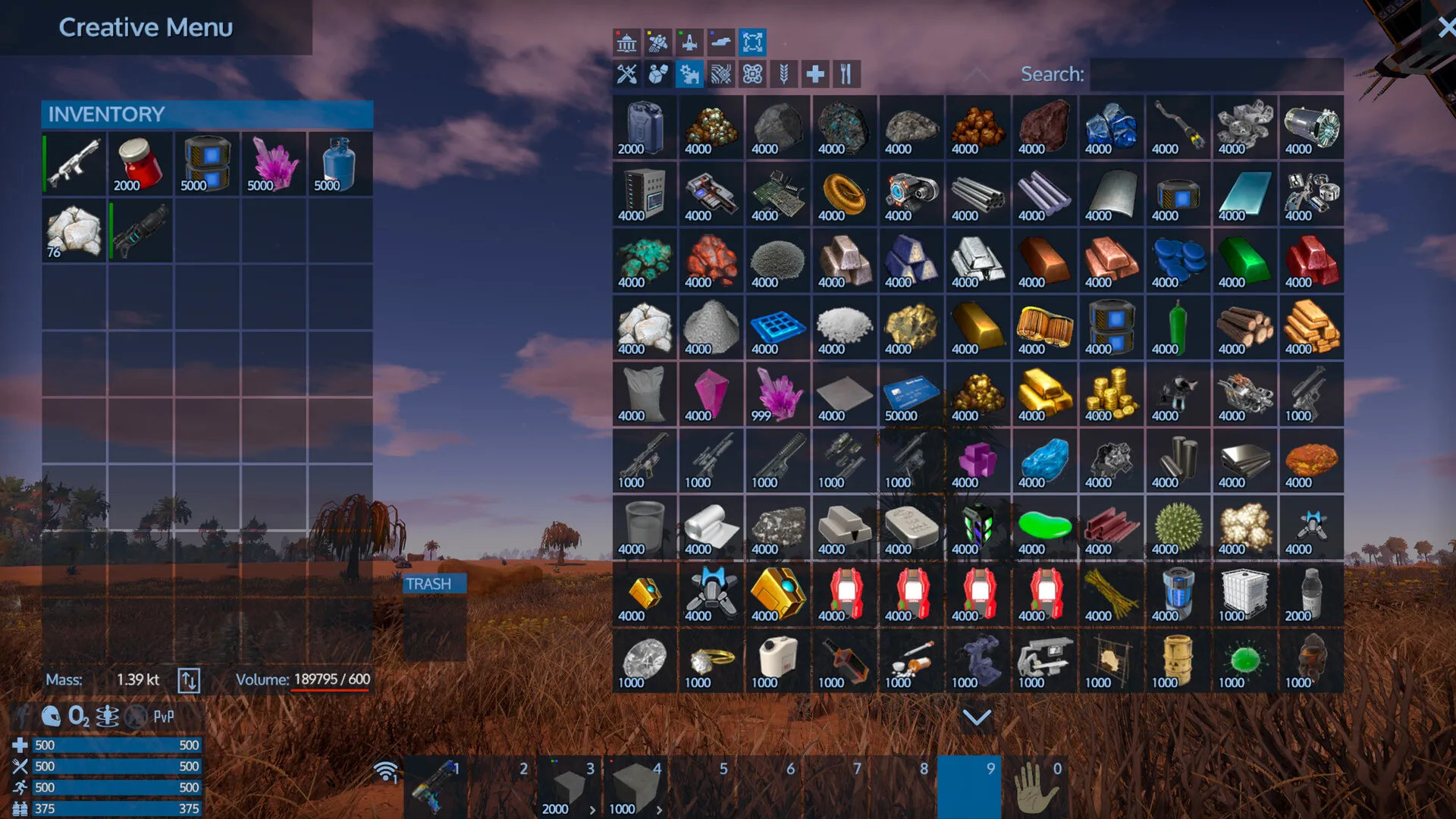Select the weapons and tools category icon
1456x819 pixels.
[627, 74]
